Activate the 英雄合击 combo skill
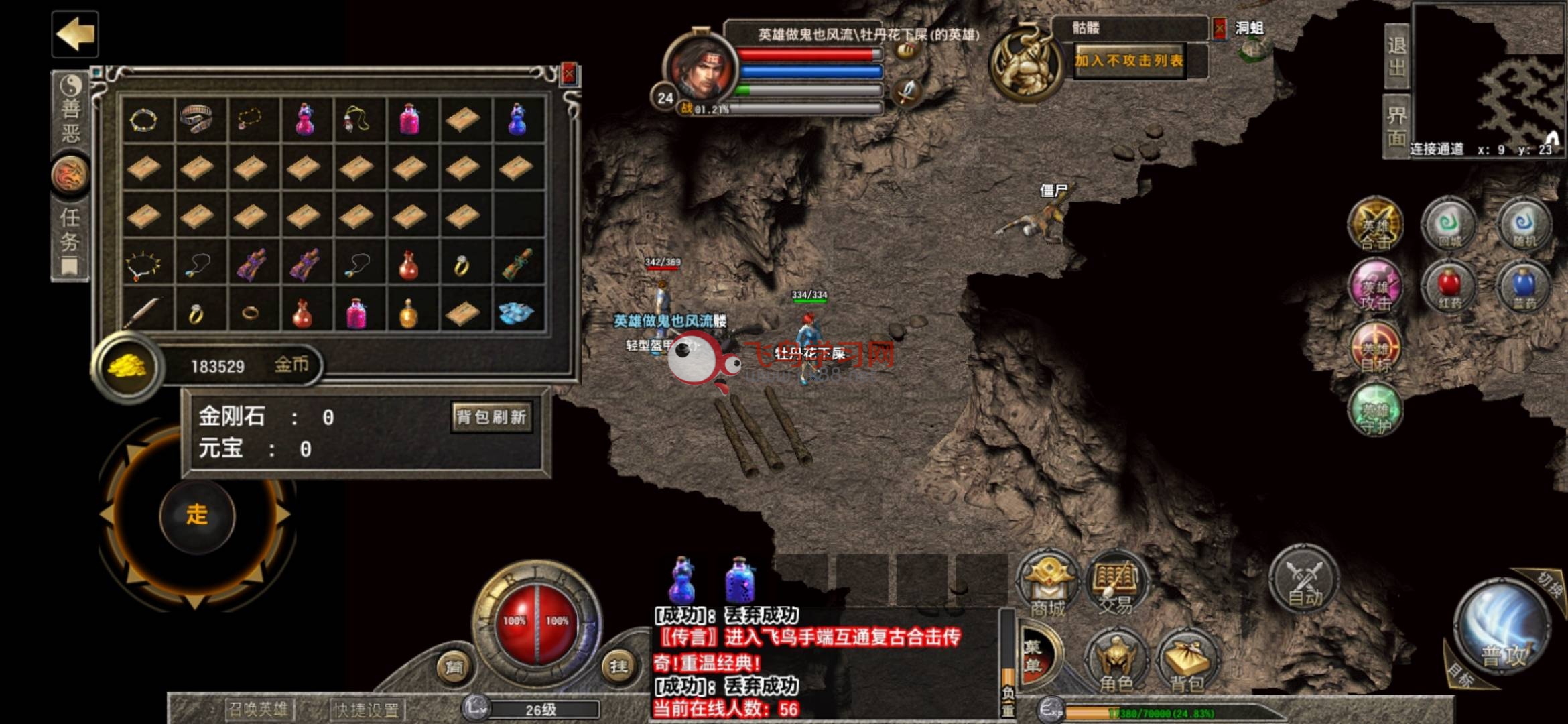This screenshot has width=1568, height=724. coord(1375,226)
